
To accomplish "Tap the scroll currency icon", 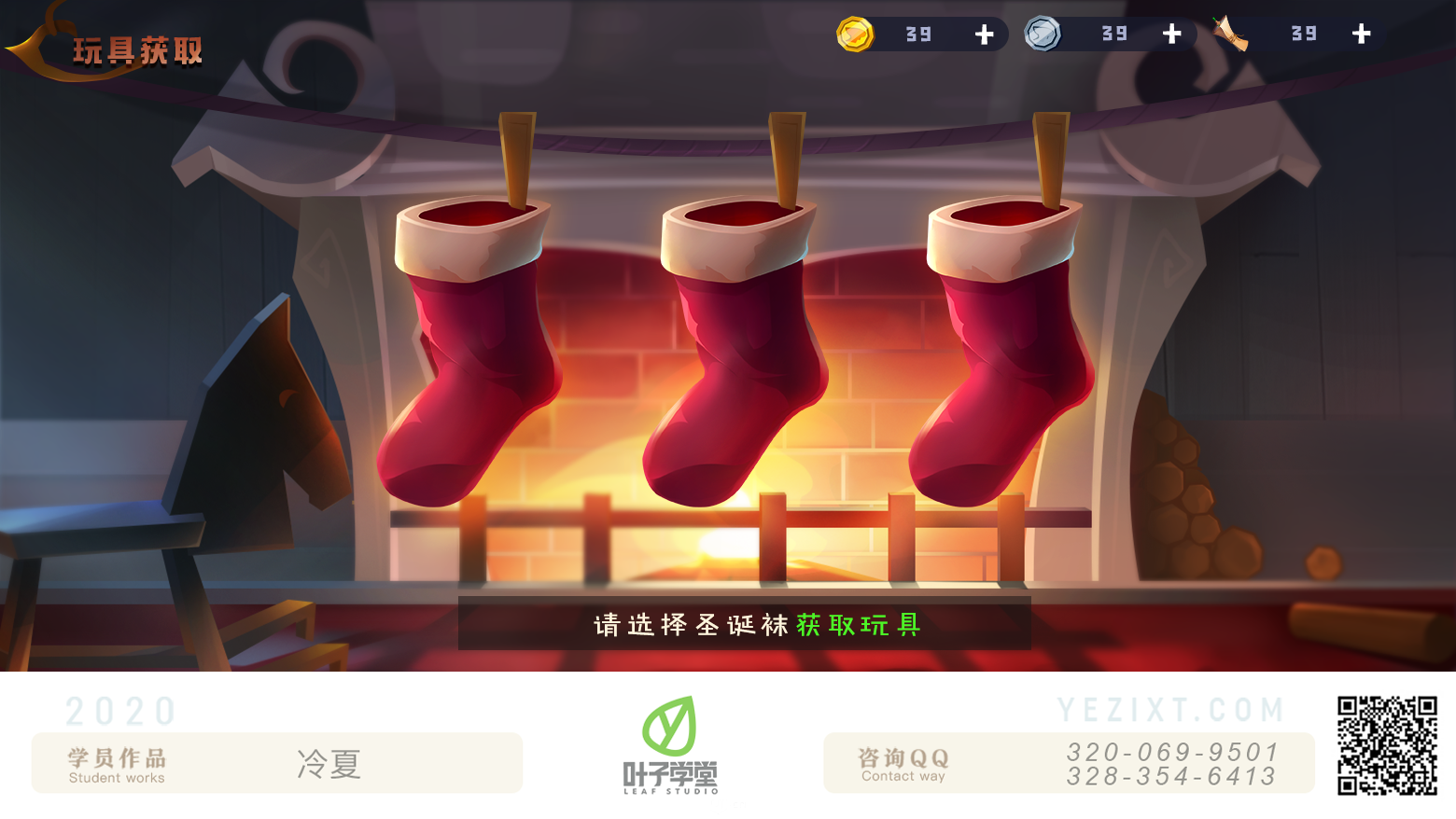I will point(1231,35).
